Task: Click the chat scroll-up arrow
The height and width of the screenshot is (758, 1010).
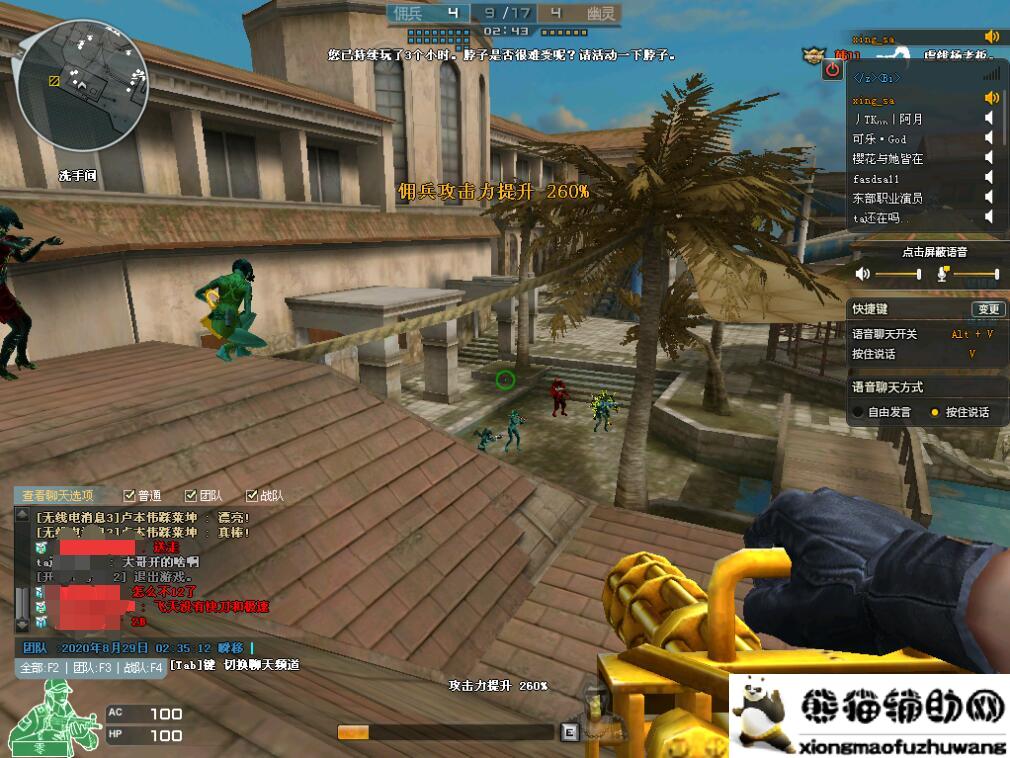Action: [x=22, y=514]
